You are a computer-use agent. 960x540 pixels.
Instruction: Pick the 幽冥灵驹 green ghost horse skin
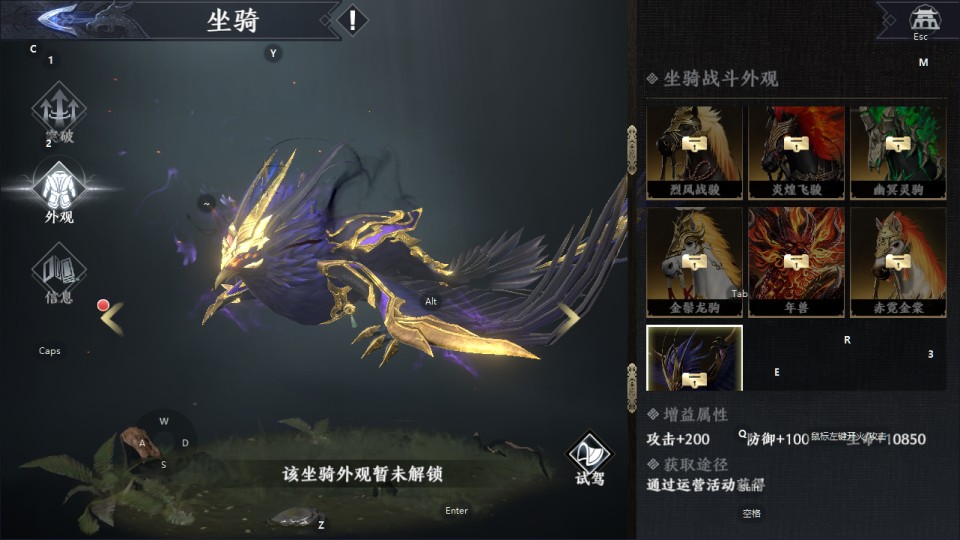point(897,152)
